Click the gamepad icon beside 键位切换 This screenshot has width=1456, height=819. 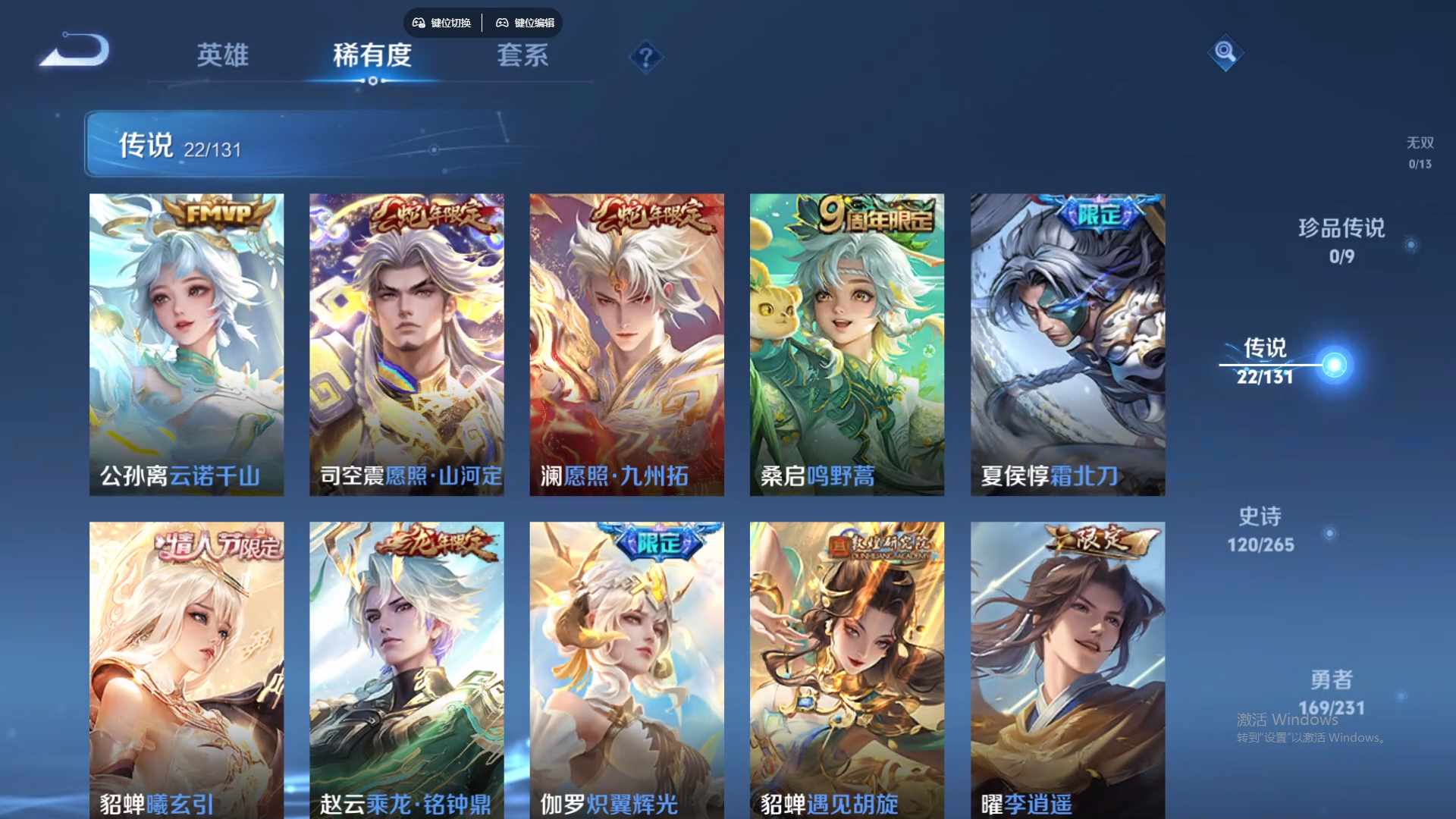417,23
